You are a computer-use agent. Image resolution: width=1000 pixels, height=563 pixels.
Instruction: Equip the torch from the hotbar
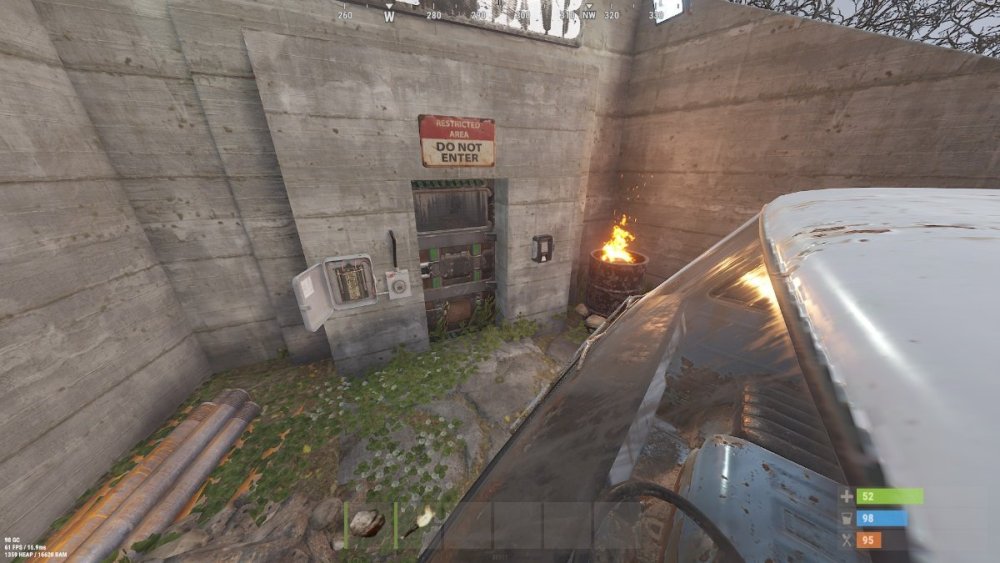coord(418,521)
